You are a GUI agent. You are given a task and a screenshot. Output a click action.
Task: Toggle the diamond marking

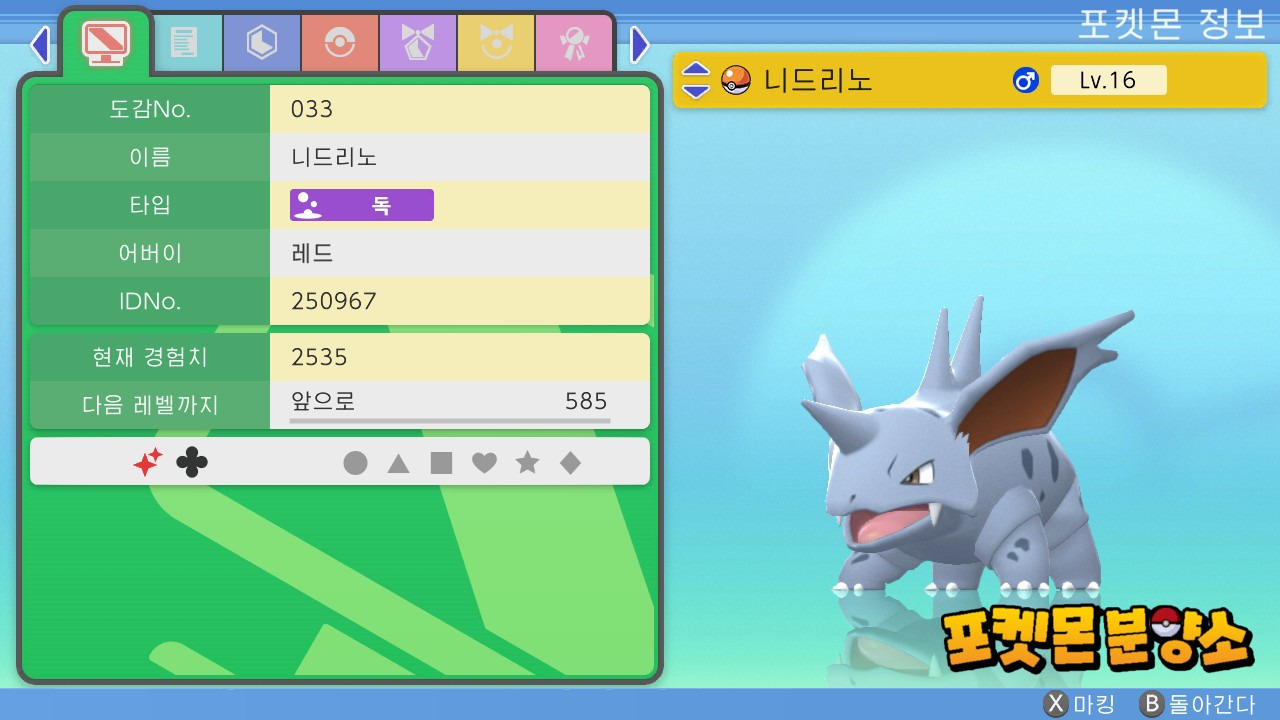[570, 463]
